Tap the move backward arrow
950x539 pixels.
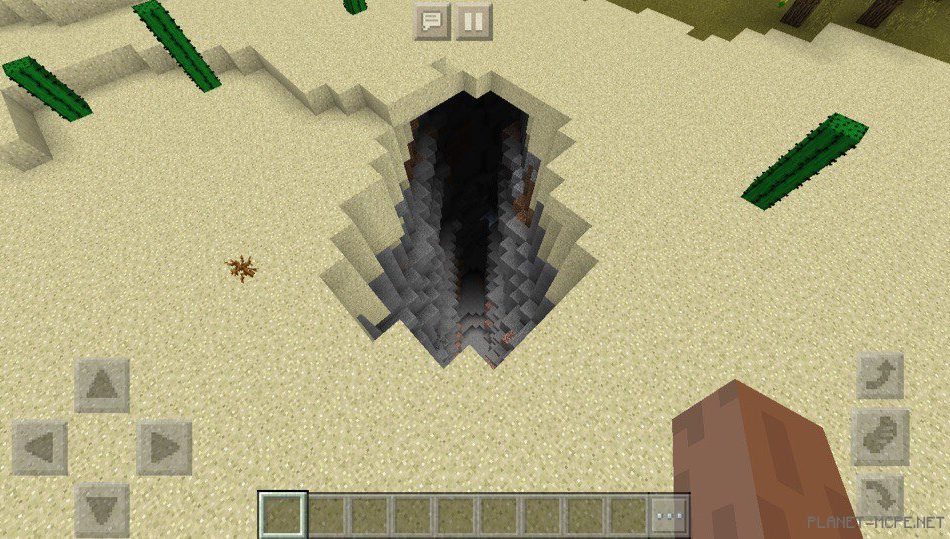(x=102, y=509)
